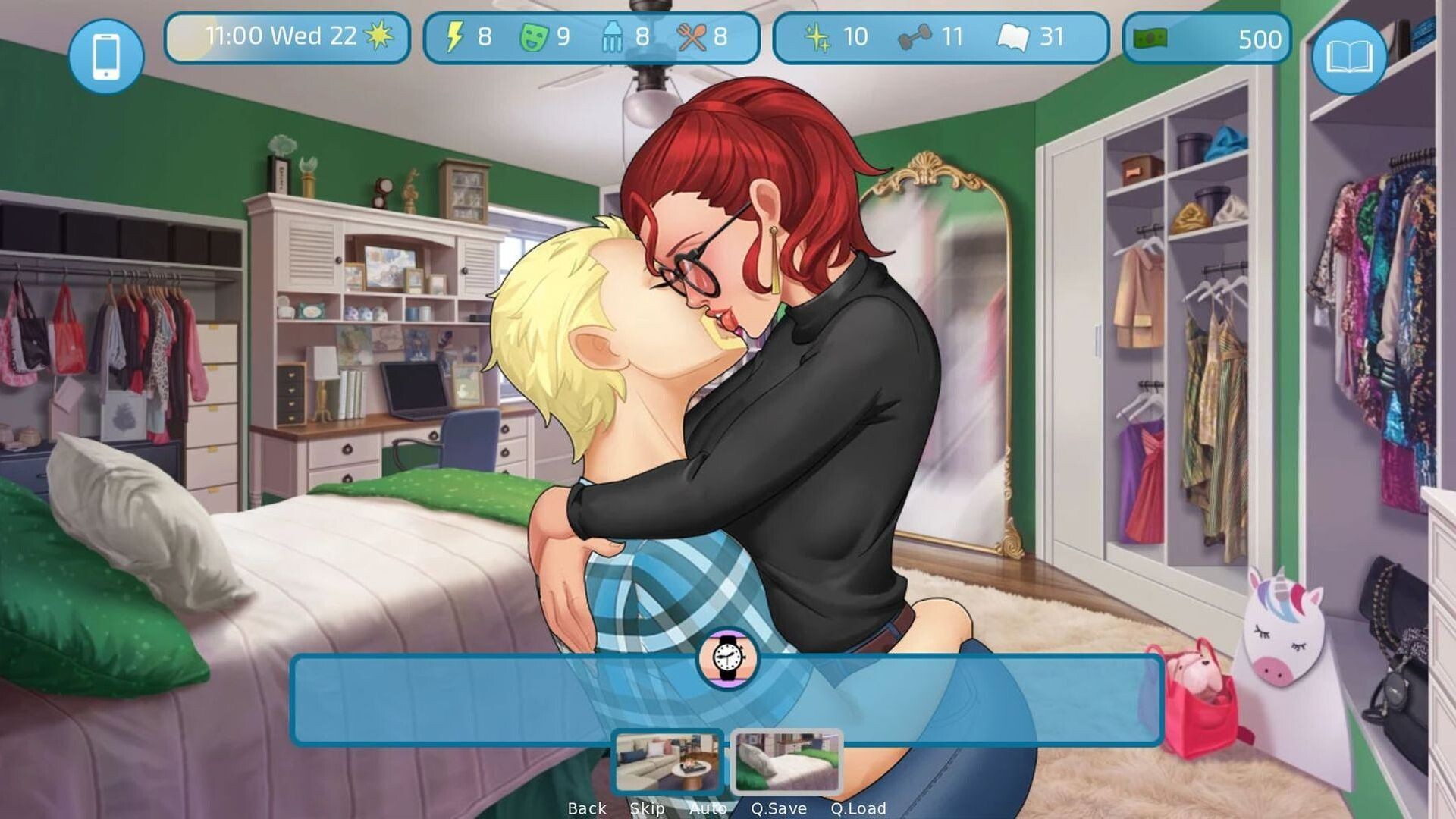Click Back to rewind dialogue
The image size is (1456, 819).
point(585,808)
